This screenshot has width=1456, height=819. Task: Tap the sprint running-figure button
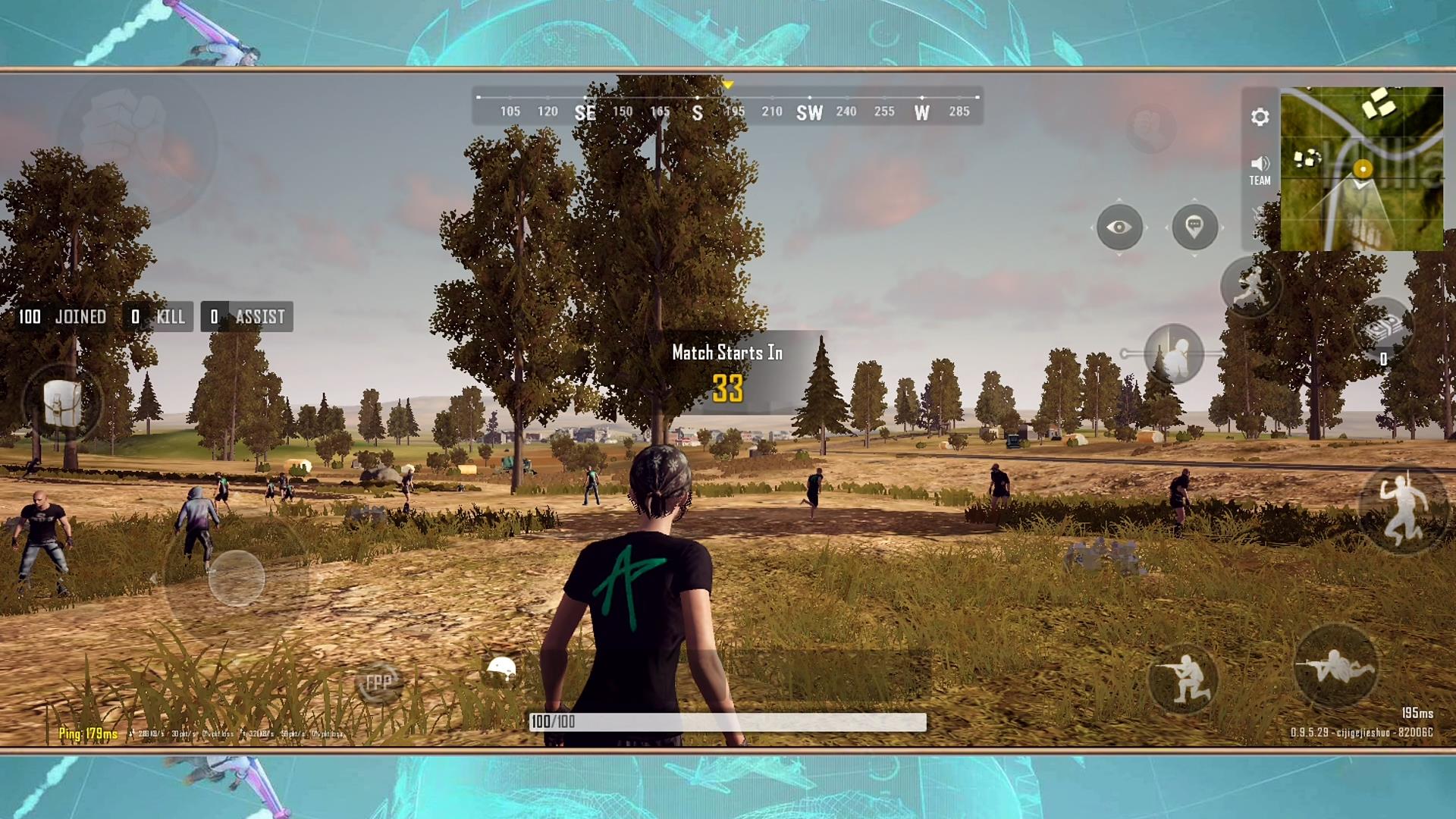coord(1250,287)
